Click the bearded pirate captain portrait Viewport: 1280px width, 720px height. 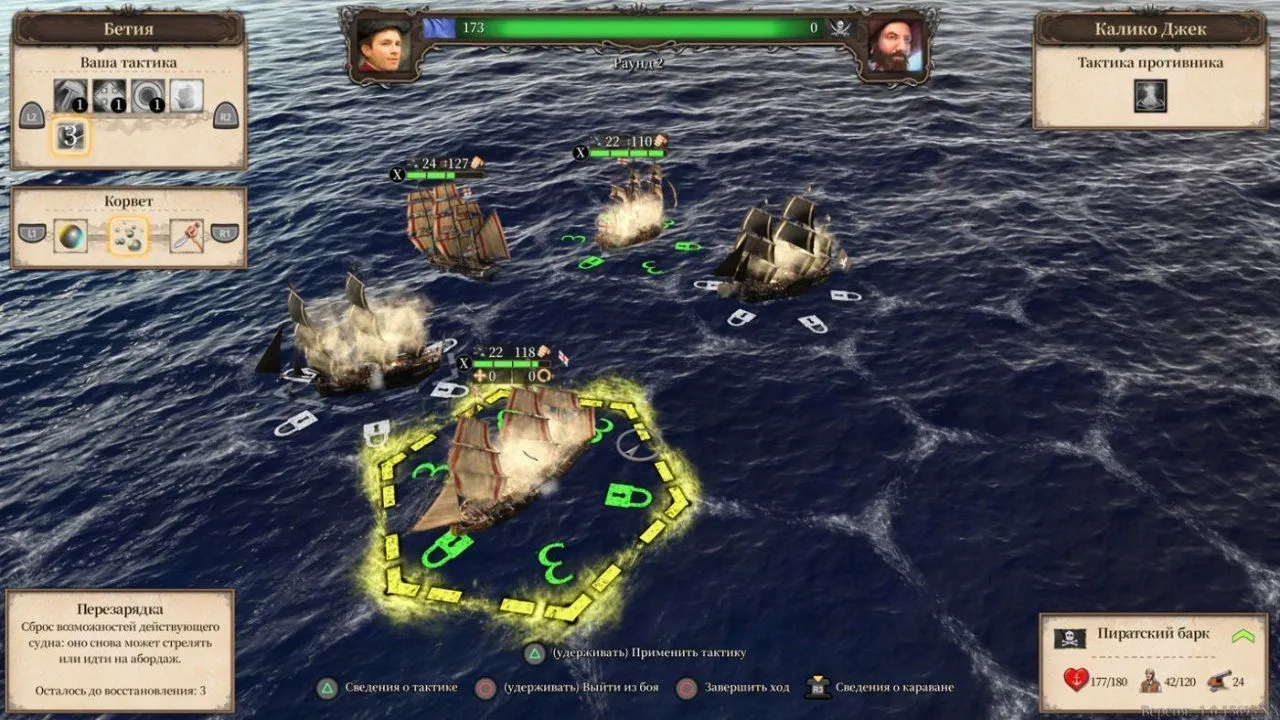pyautogui.click(x=894, y=45)
